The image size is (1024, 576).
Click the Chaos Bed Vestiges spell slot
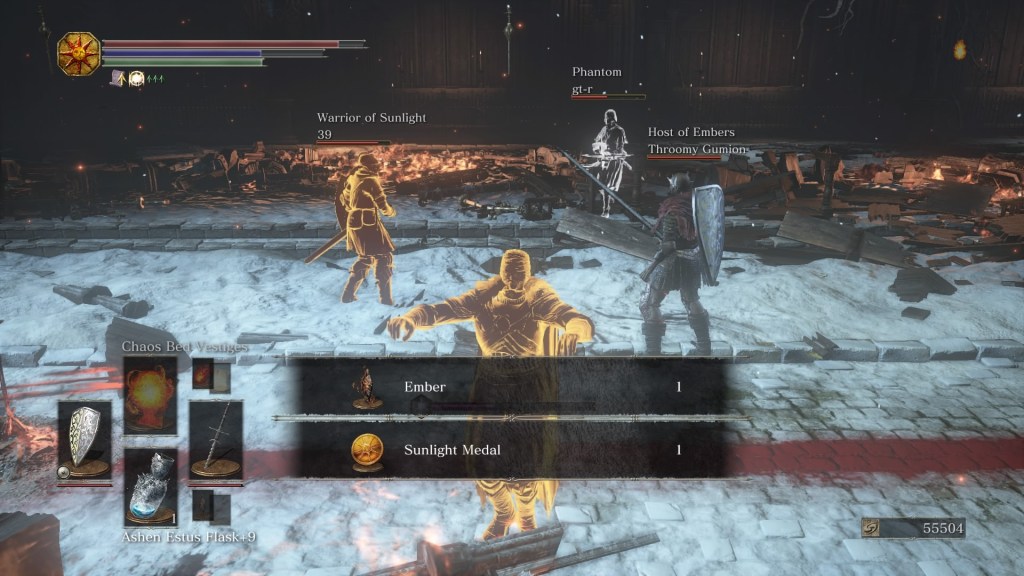point(150,394)
